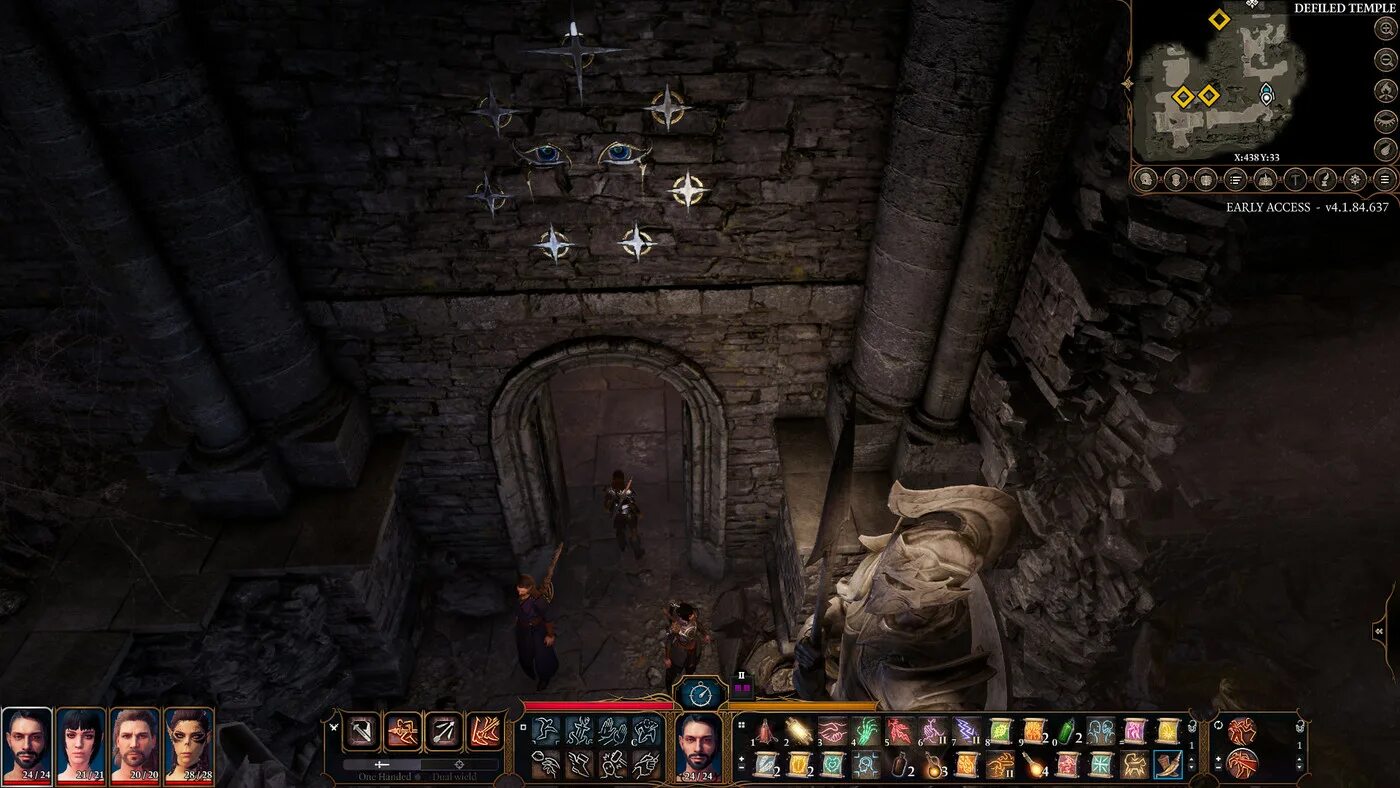Open the center character portrait on hotbar
The image size is (1400, 788).
click(x=700, y=745)
